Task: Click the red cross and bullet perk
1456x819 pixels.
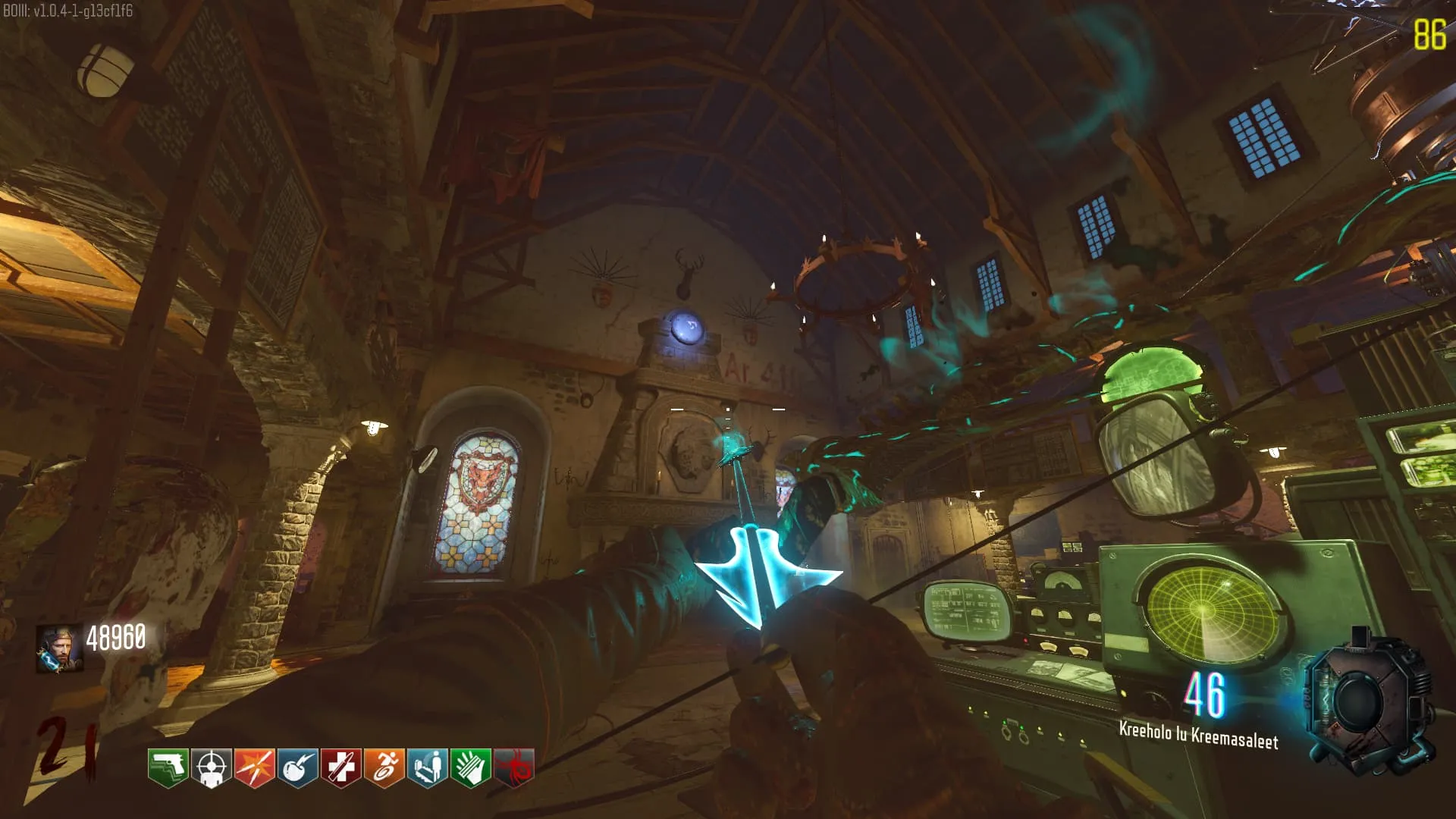Action: pos(340,767)
